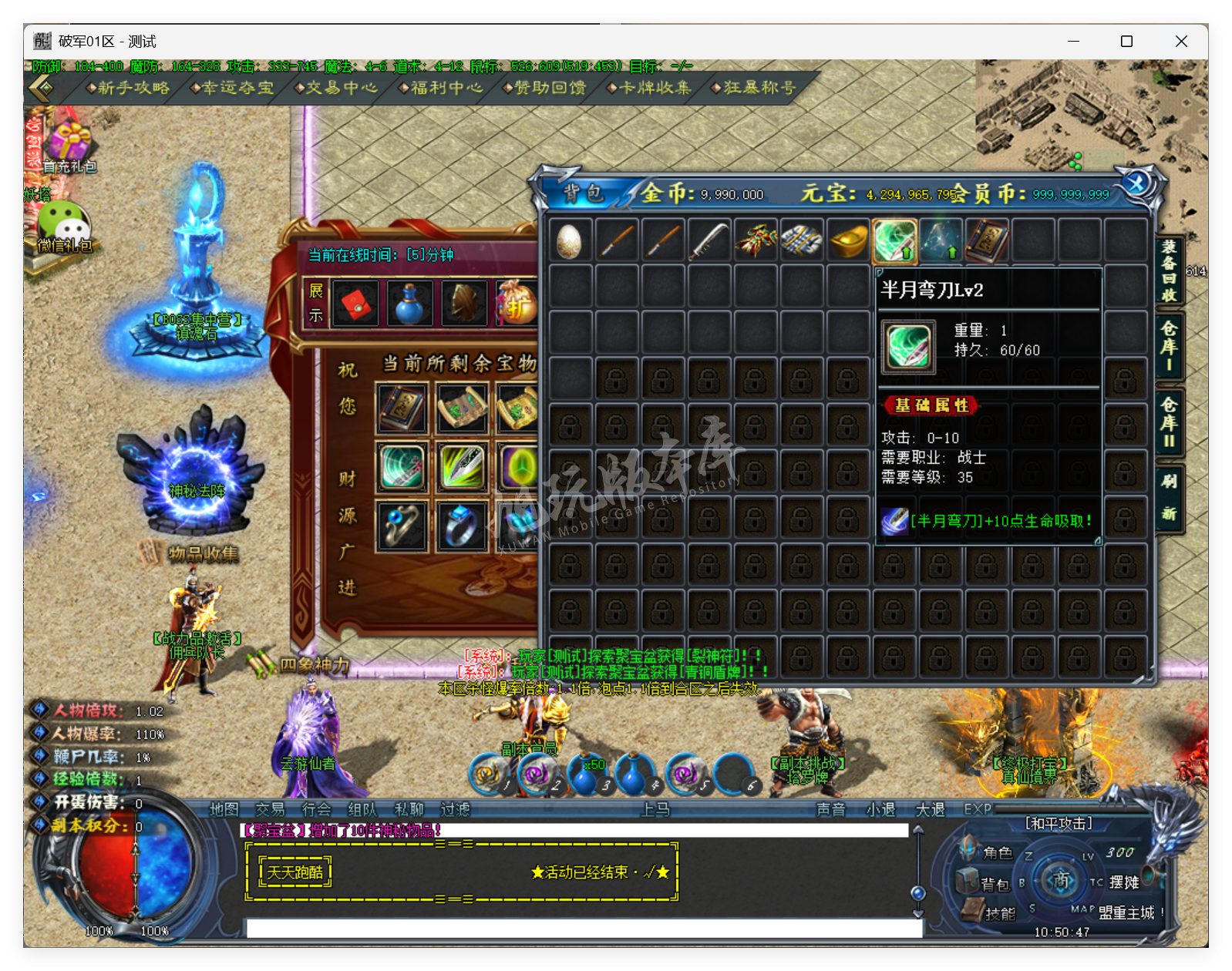Screen dimensions: 1232x971
Task: Toggle 声音 sound on the bottom bar
Action: [x=832, y=809]
